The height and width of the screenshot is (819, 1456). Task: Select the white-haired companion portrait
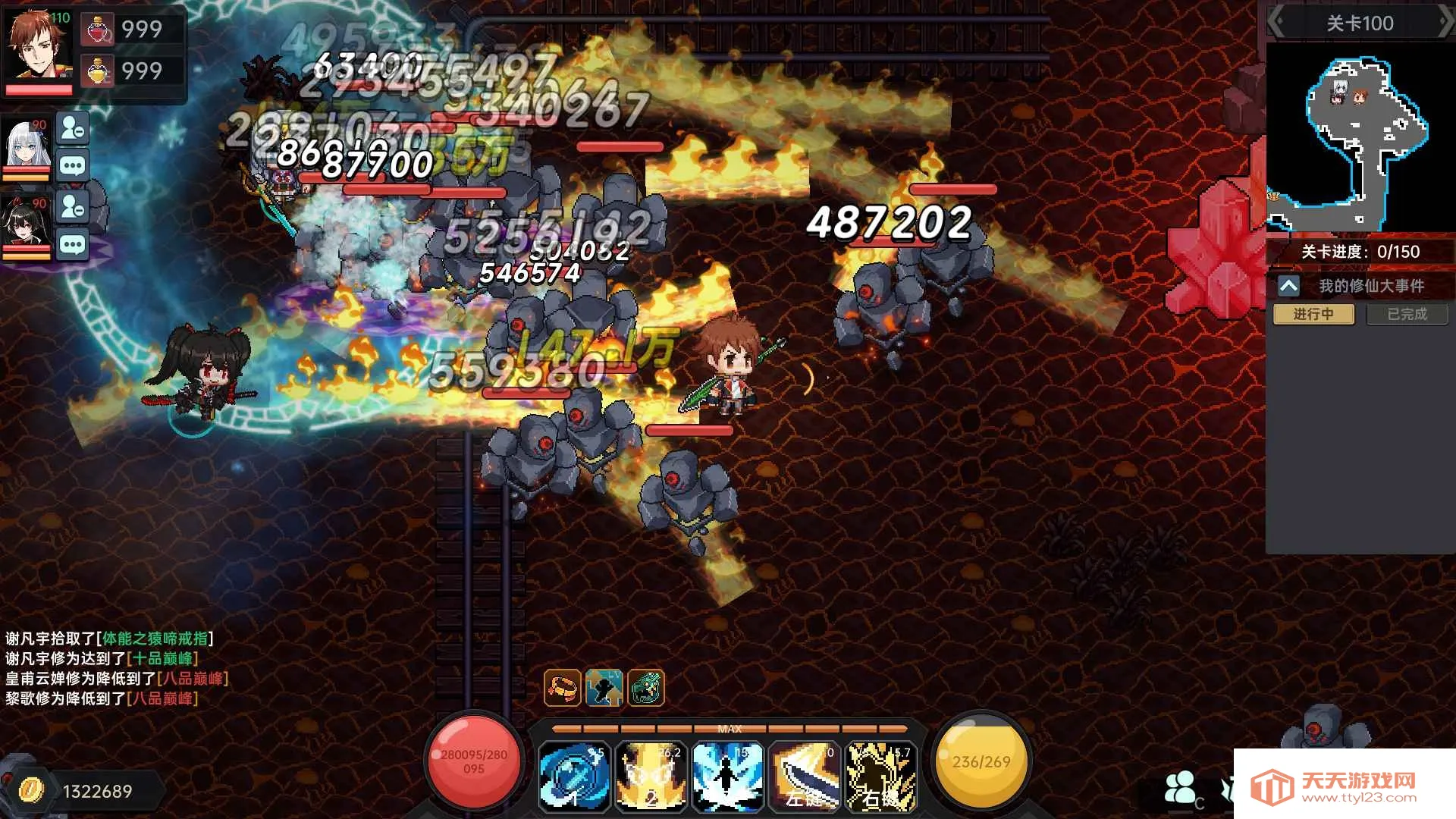[x=27, y=144]
